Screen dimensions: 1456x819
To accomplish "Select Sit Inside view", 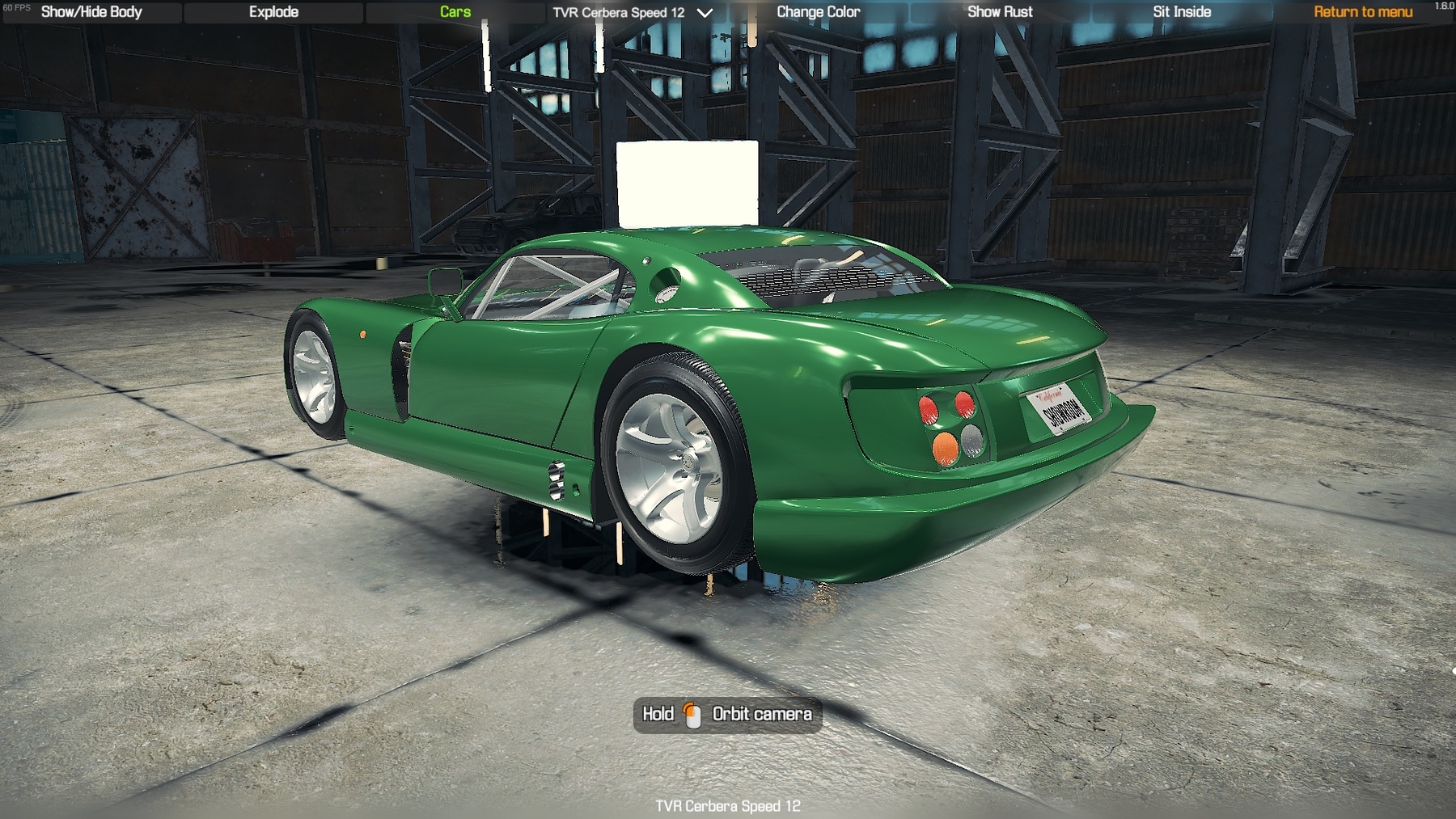I will click(x=1182, y=12).
